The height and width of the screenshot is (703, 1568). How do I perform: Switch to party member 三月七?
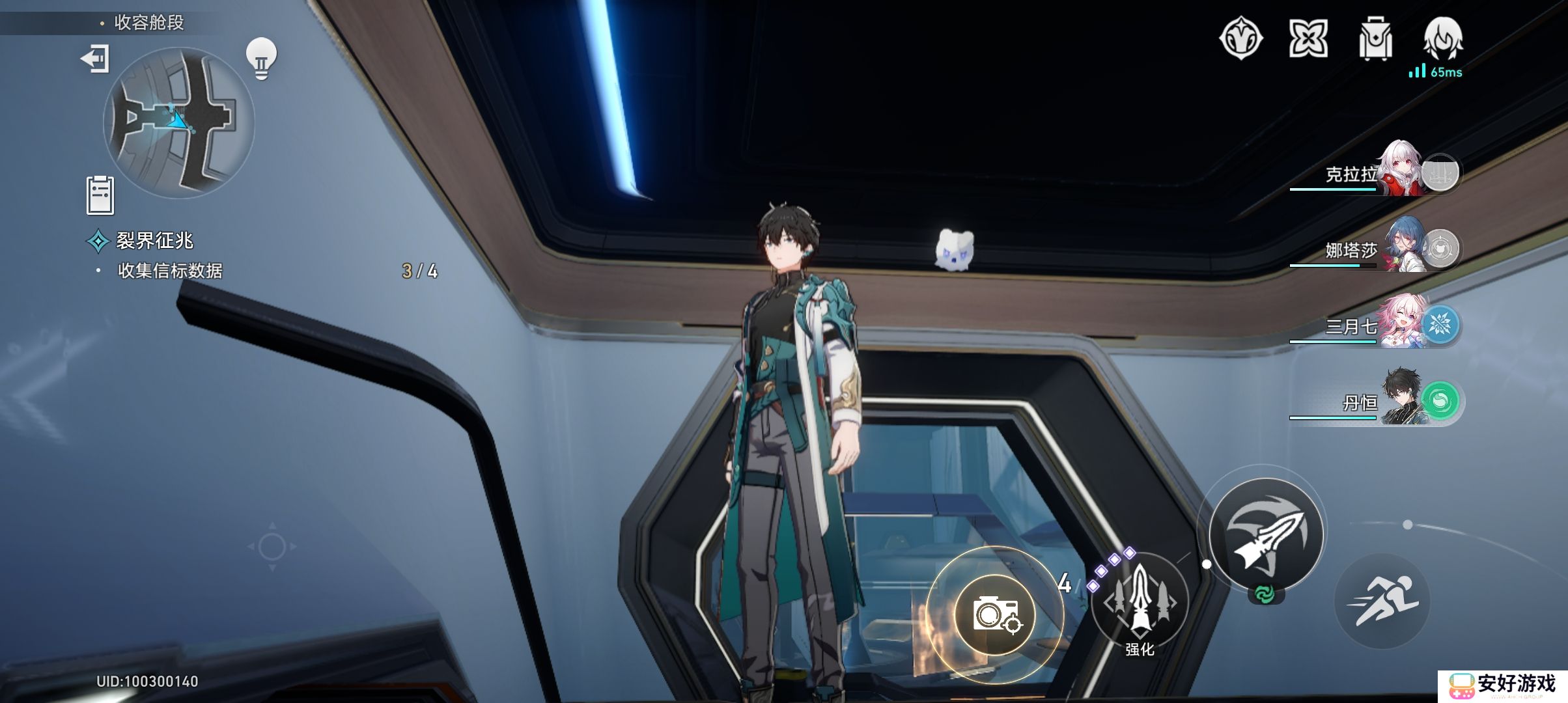(x=1374, y=325)
